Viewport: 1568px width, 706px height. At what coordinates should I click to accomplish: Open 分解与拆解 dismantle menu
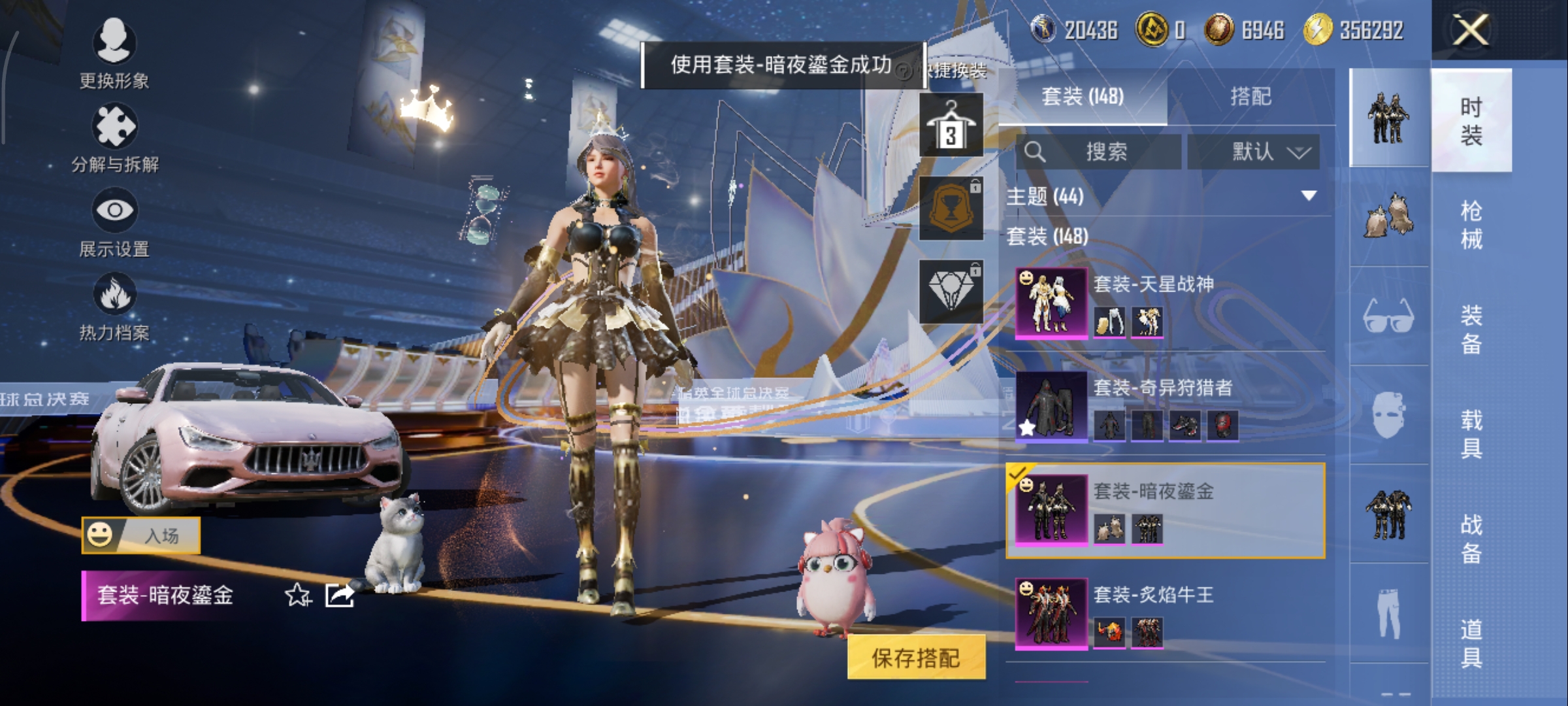pyautogui.click(x=114, y=137)
